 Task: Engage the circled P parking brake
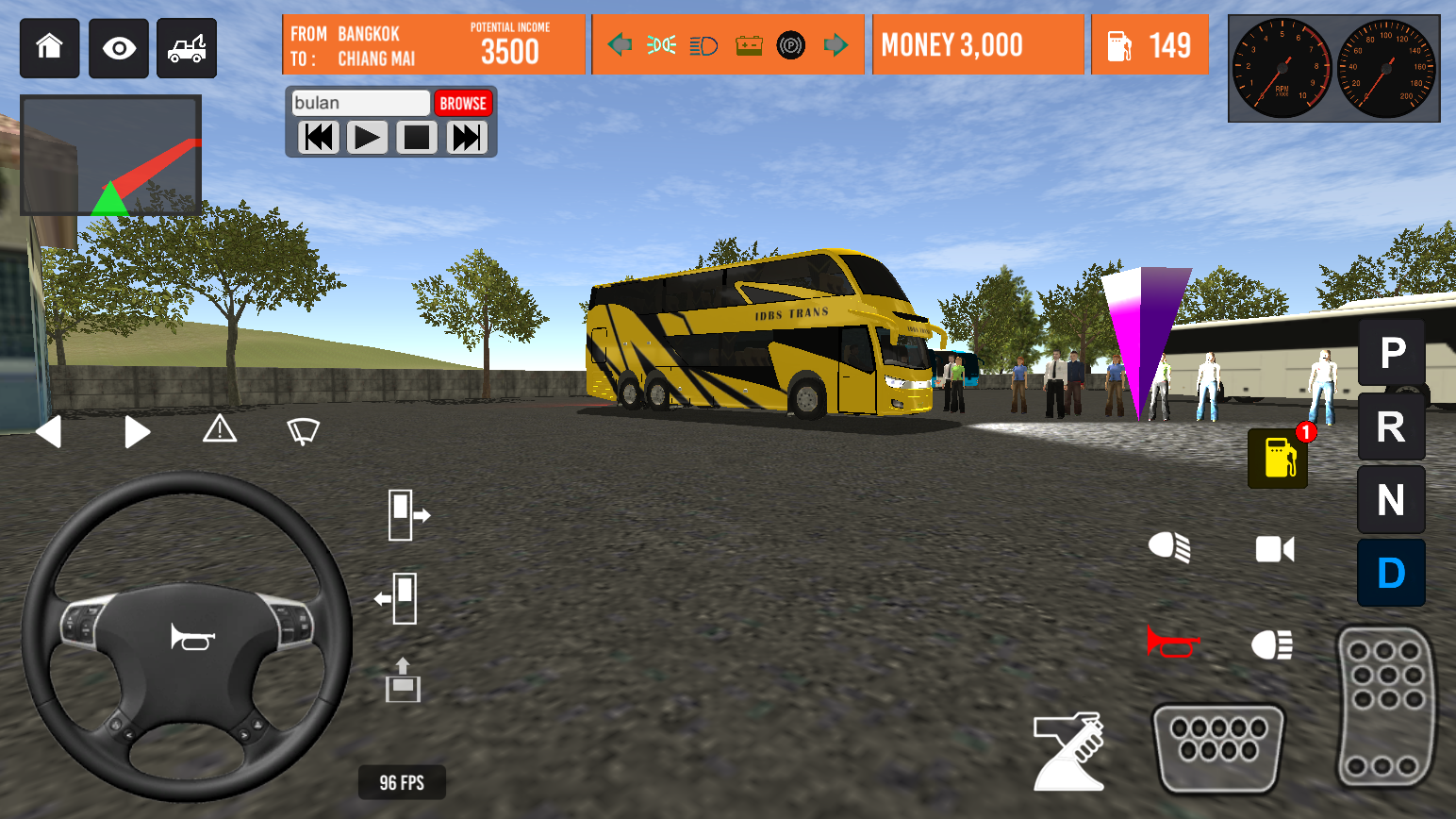791,44
